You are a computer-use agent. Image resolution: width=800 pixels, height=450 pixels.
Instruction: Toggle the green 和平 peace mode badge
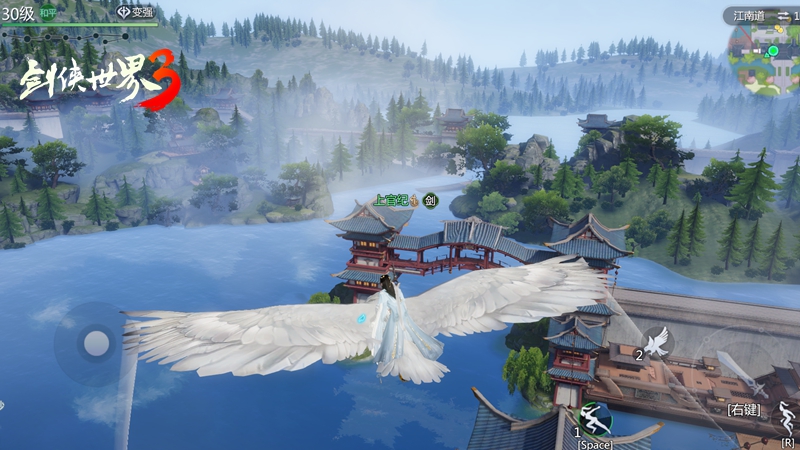pos(48,12)
